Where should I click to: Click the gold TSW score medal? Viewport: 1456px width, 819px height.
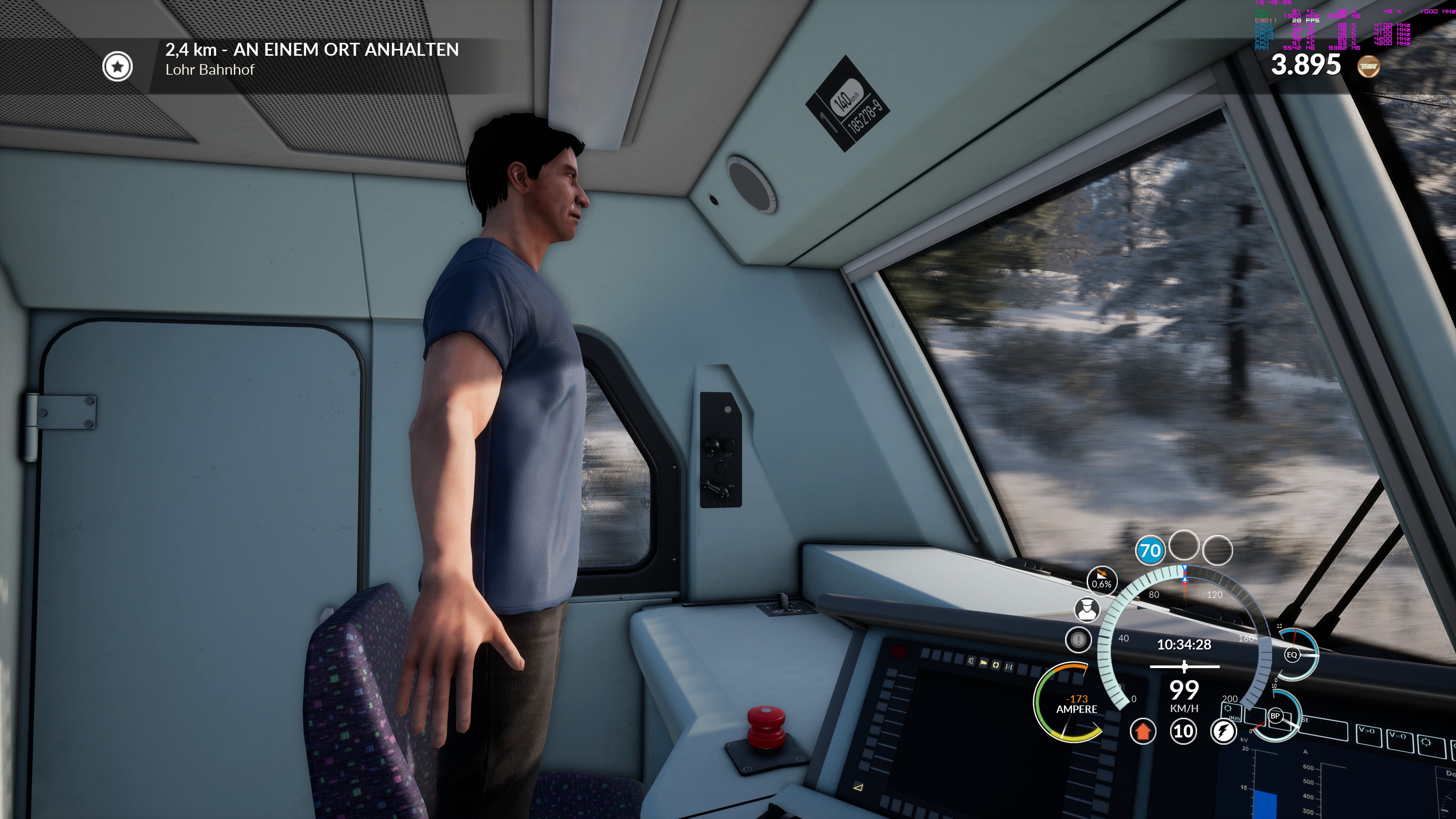(1368, 66)
